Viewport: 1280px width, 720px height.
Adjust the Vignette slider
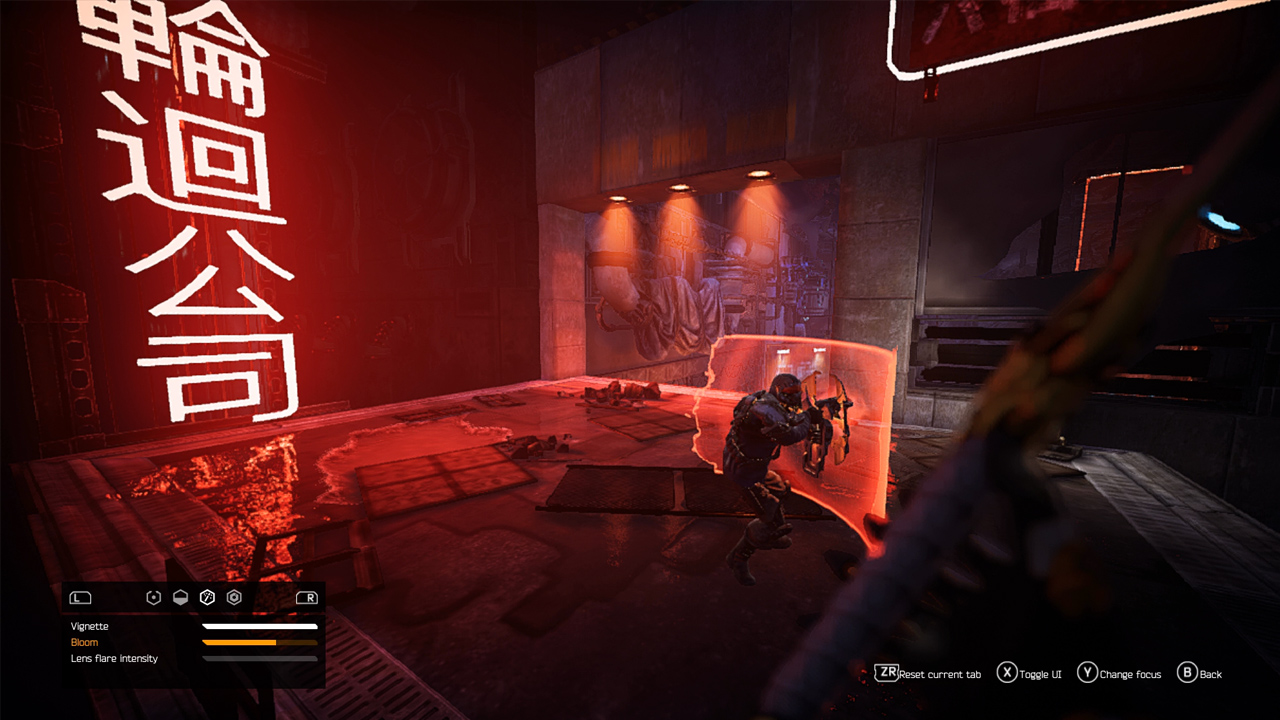[259, 626]
